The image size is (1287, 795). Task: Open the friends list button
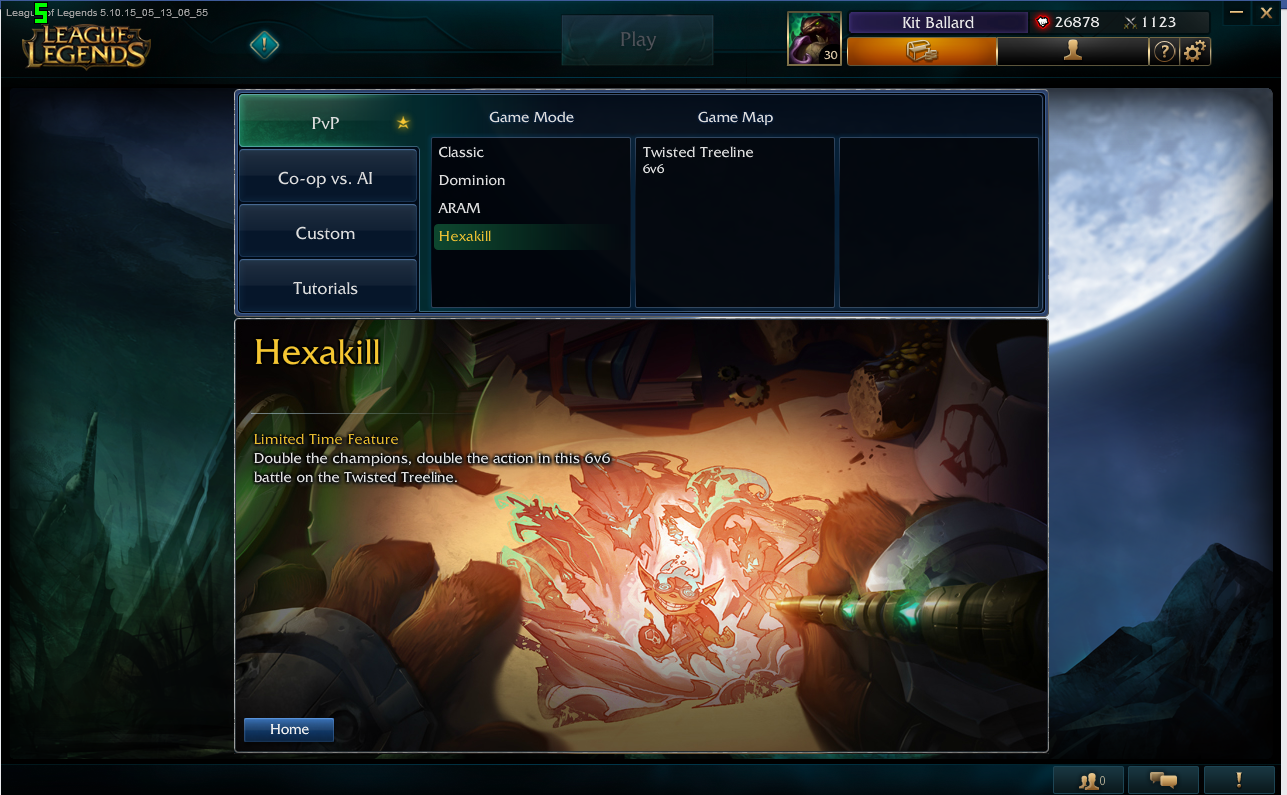point(1088,780)
